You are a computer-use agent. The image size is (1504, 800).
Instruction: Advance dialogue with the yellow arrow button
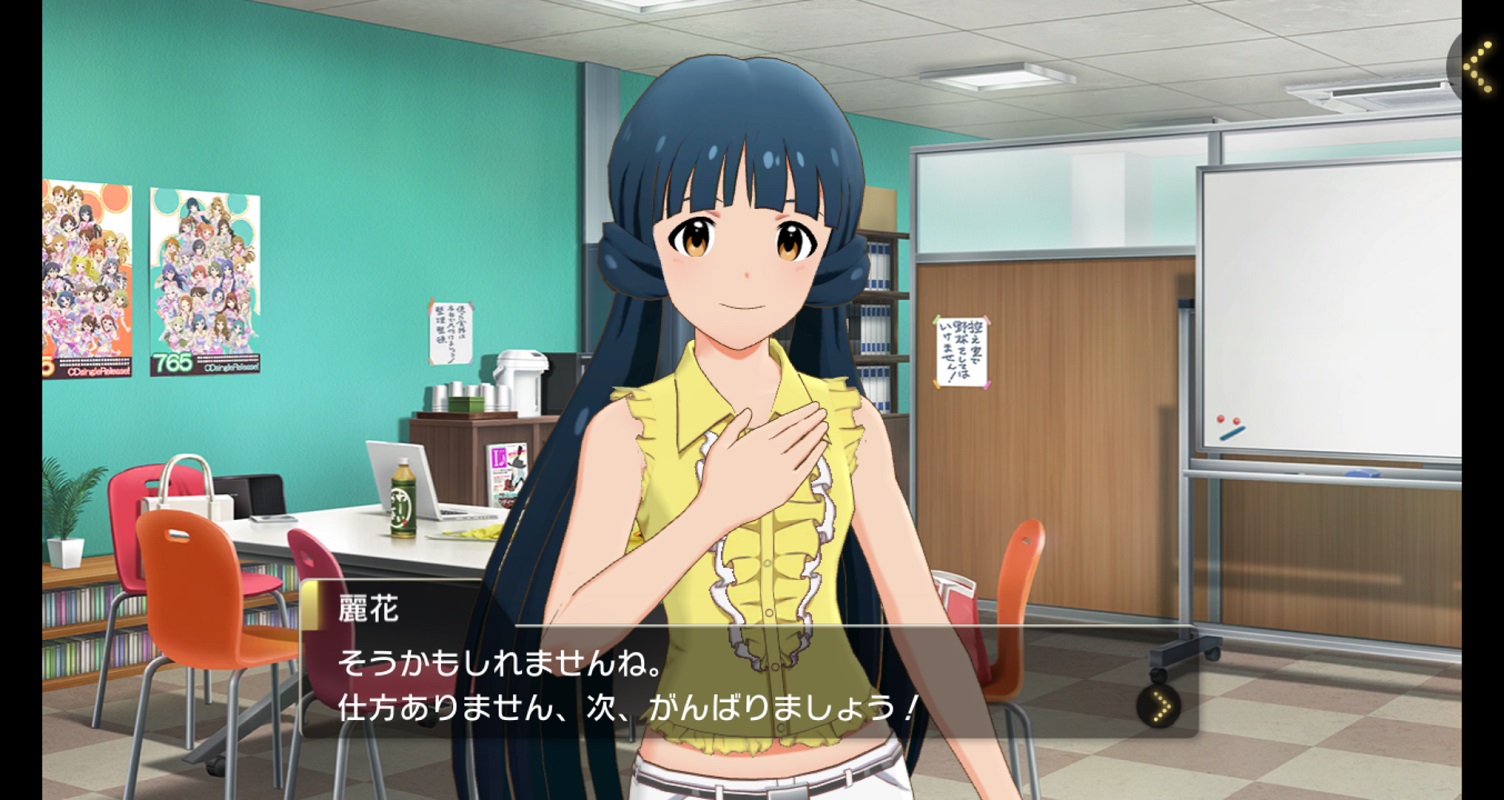(1159, 706)
